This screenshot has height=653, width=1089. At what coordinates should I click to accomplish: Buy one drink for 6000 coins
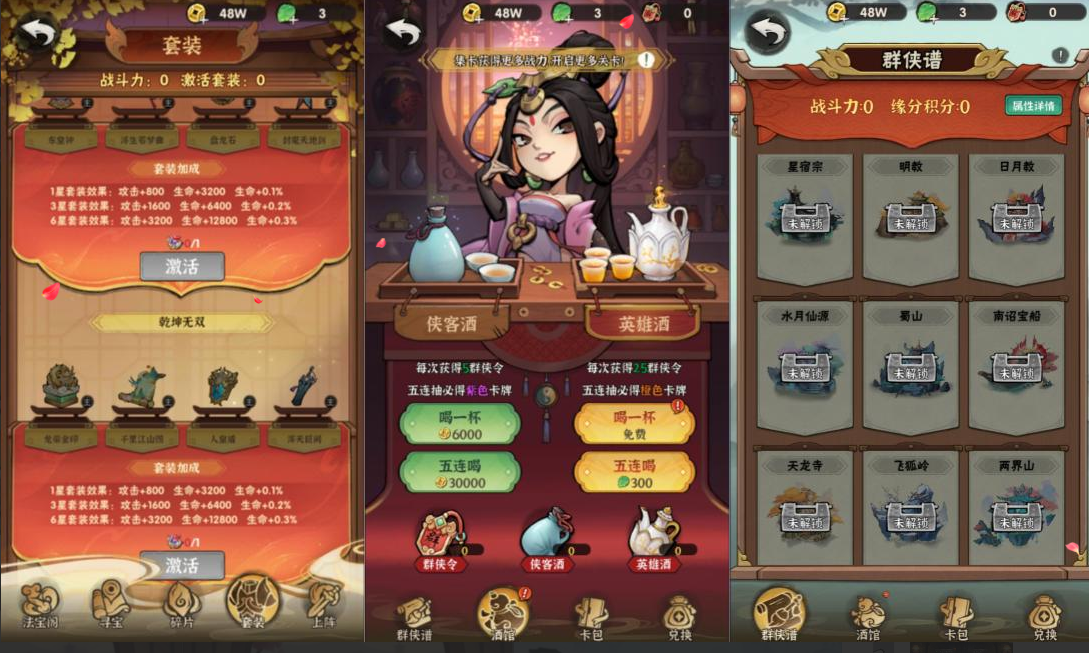tap(460, 425)
